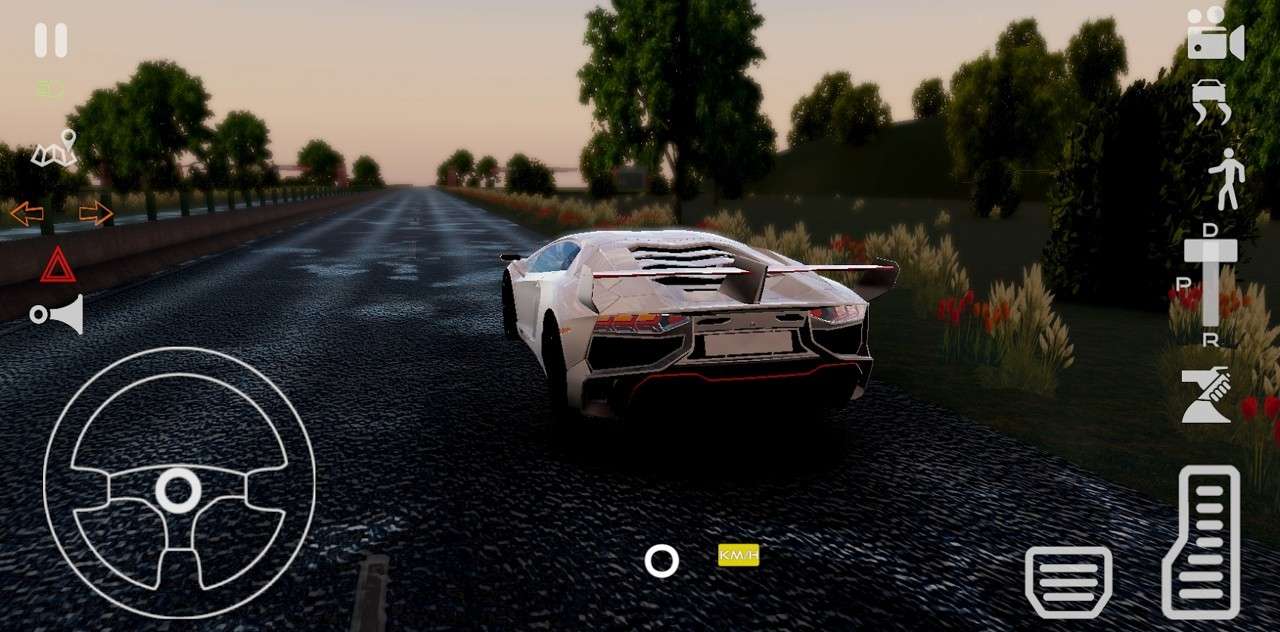Viewport: 1280px width, 632px height.
Task: Switch the yellow KM/H speed unit
Action: (x=738, y=555)
